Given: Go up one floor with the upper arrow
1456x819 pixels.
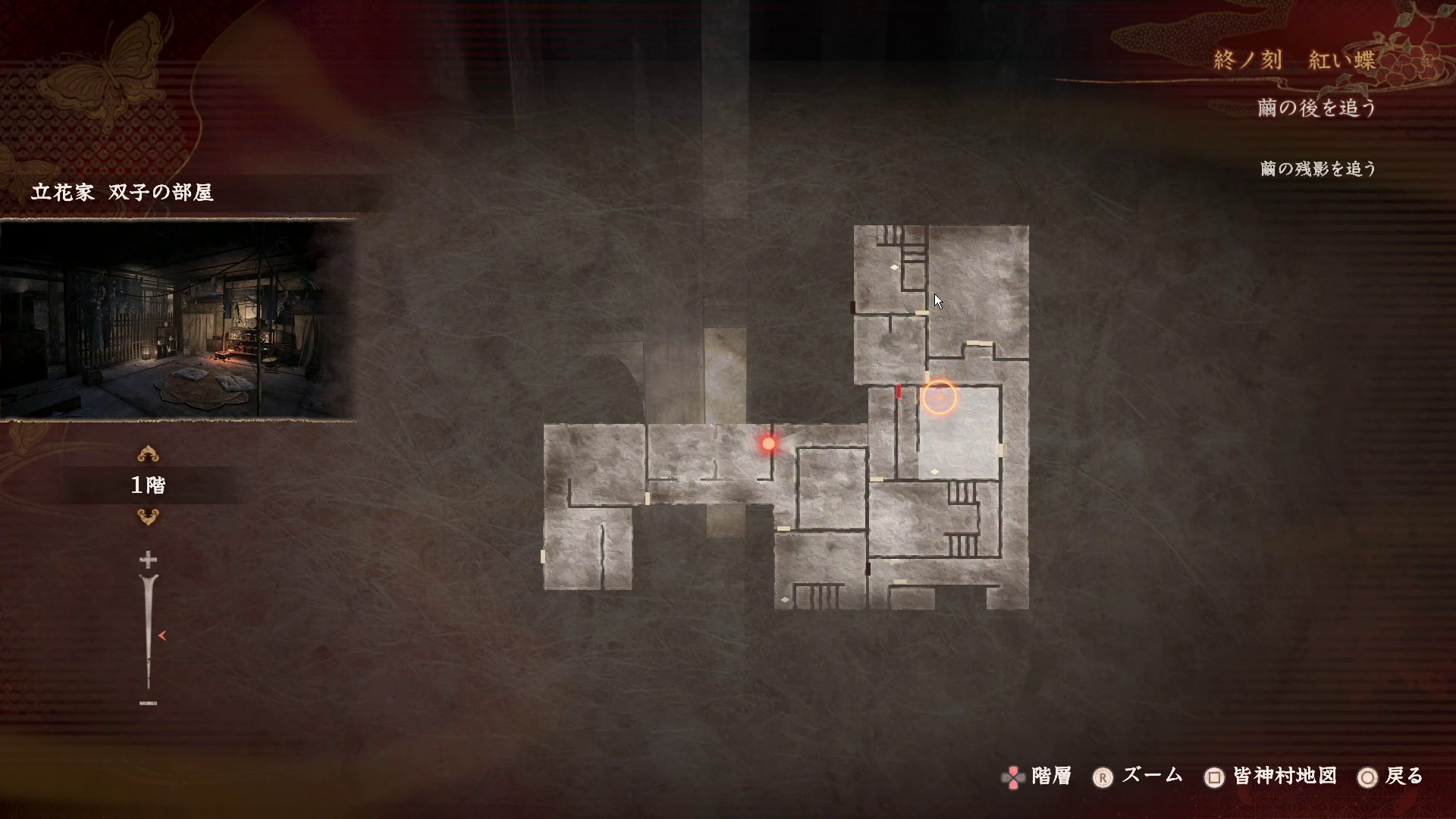Looking at the screenshot, I should (x=148, y=454).
